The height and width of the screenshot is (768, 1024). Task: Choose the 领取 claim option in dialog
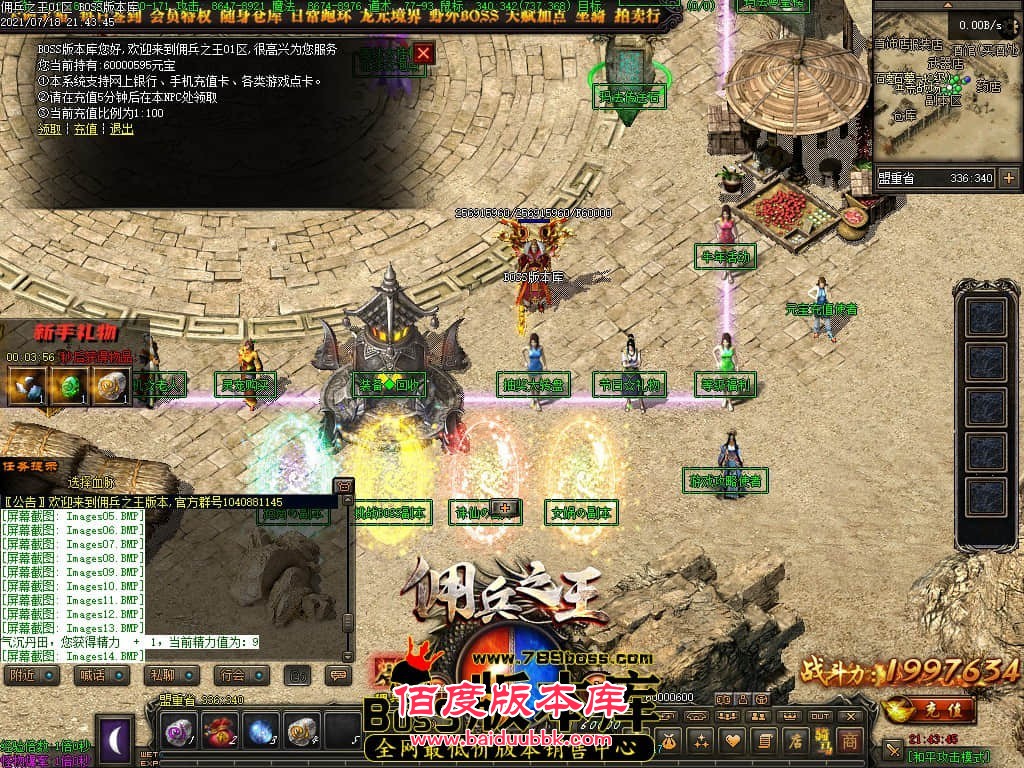[x=49, y=129]
